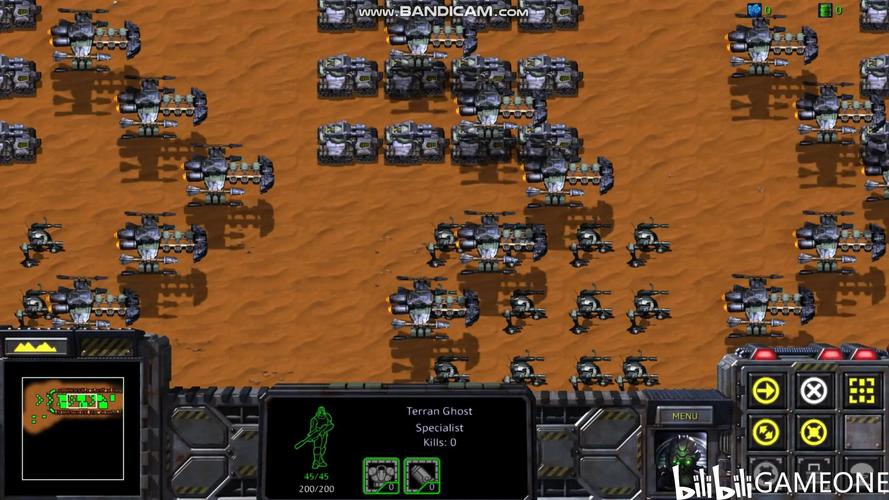Viewport: 889px width, 500px height.
Task: Choose the Attack command
Action: coord(861,390)
